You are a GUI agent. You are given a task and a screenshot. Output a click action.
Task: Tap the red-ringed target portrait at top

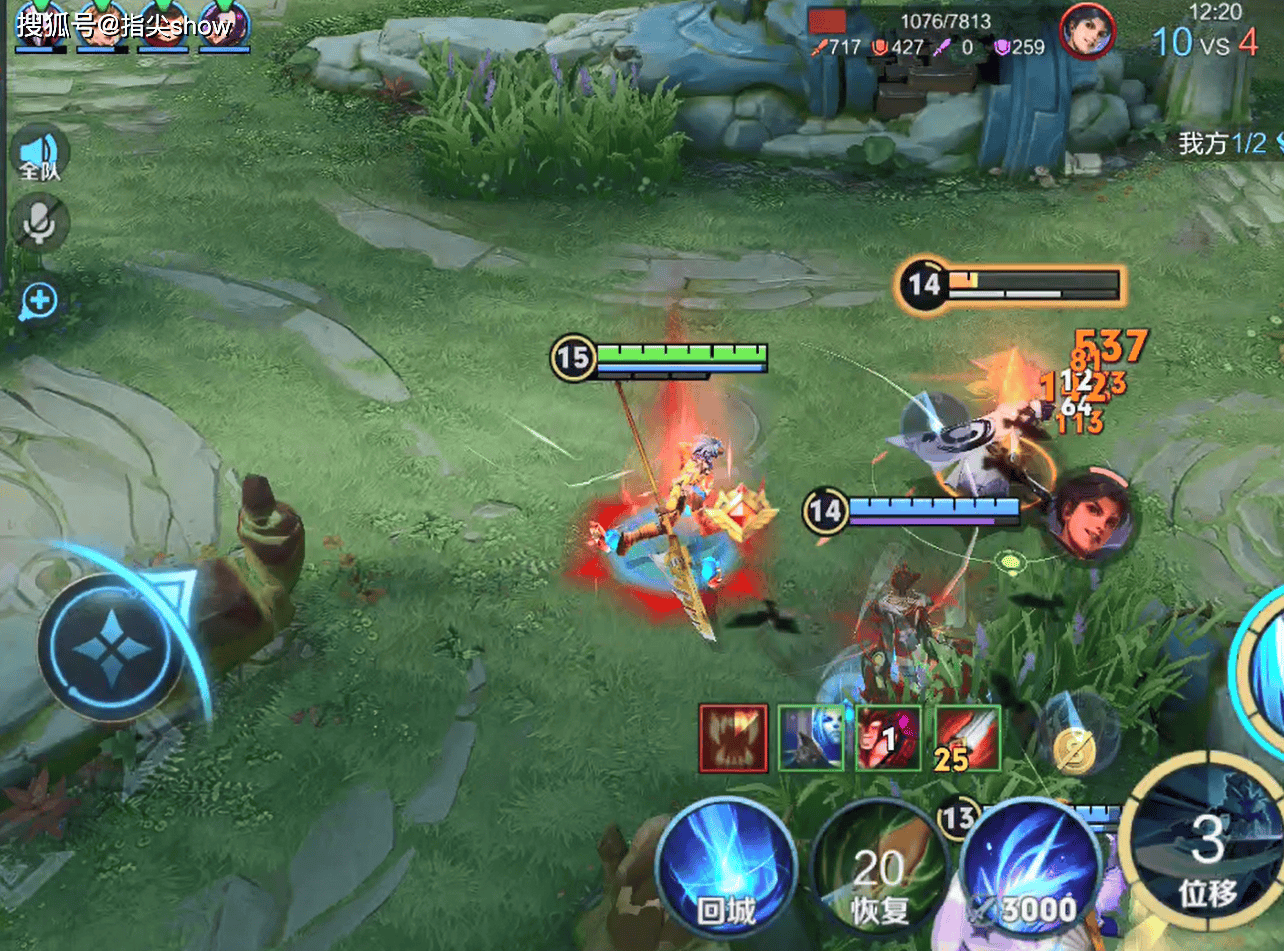1087,31
